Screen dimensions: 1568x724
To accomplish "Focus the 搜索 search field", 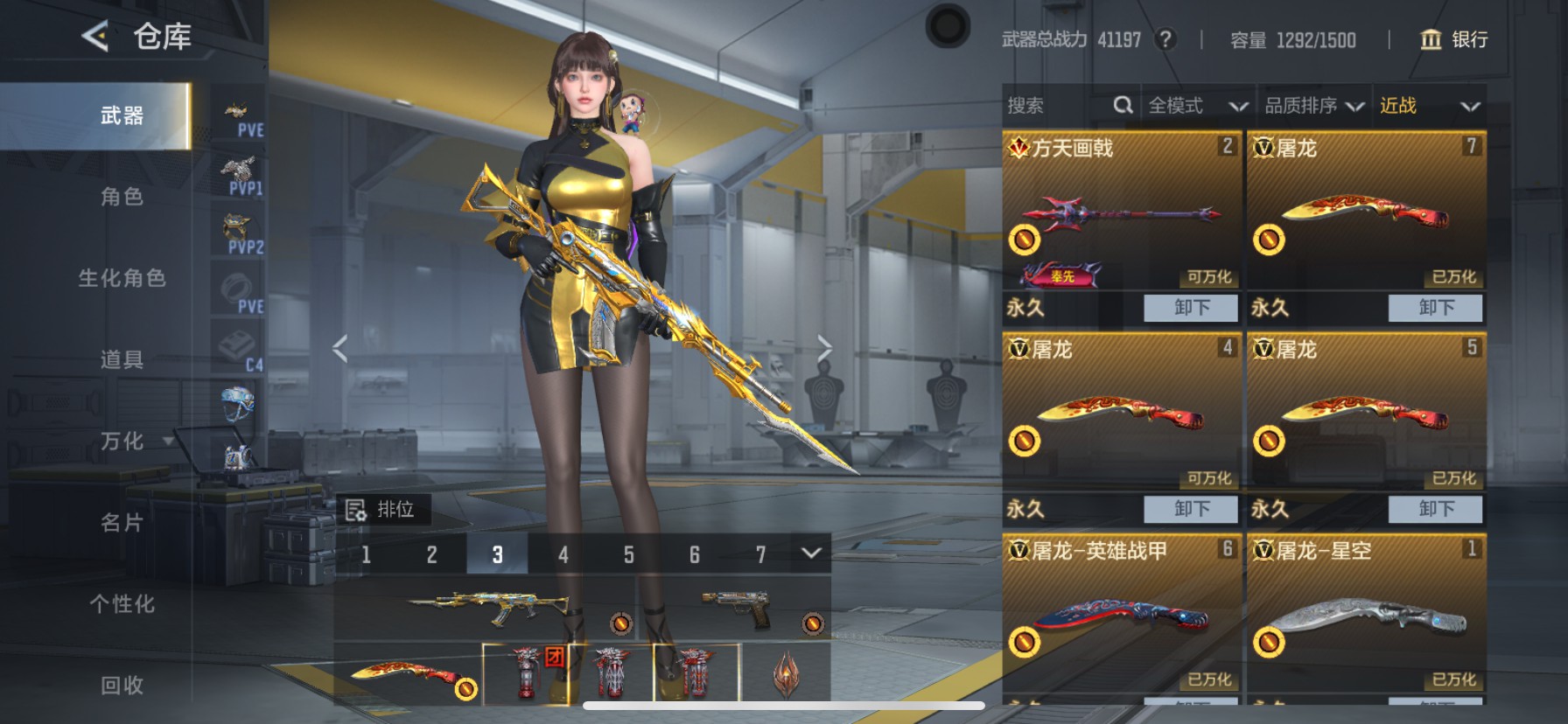I will (1059, 106).
